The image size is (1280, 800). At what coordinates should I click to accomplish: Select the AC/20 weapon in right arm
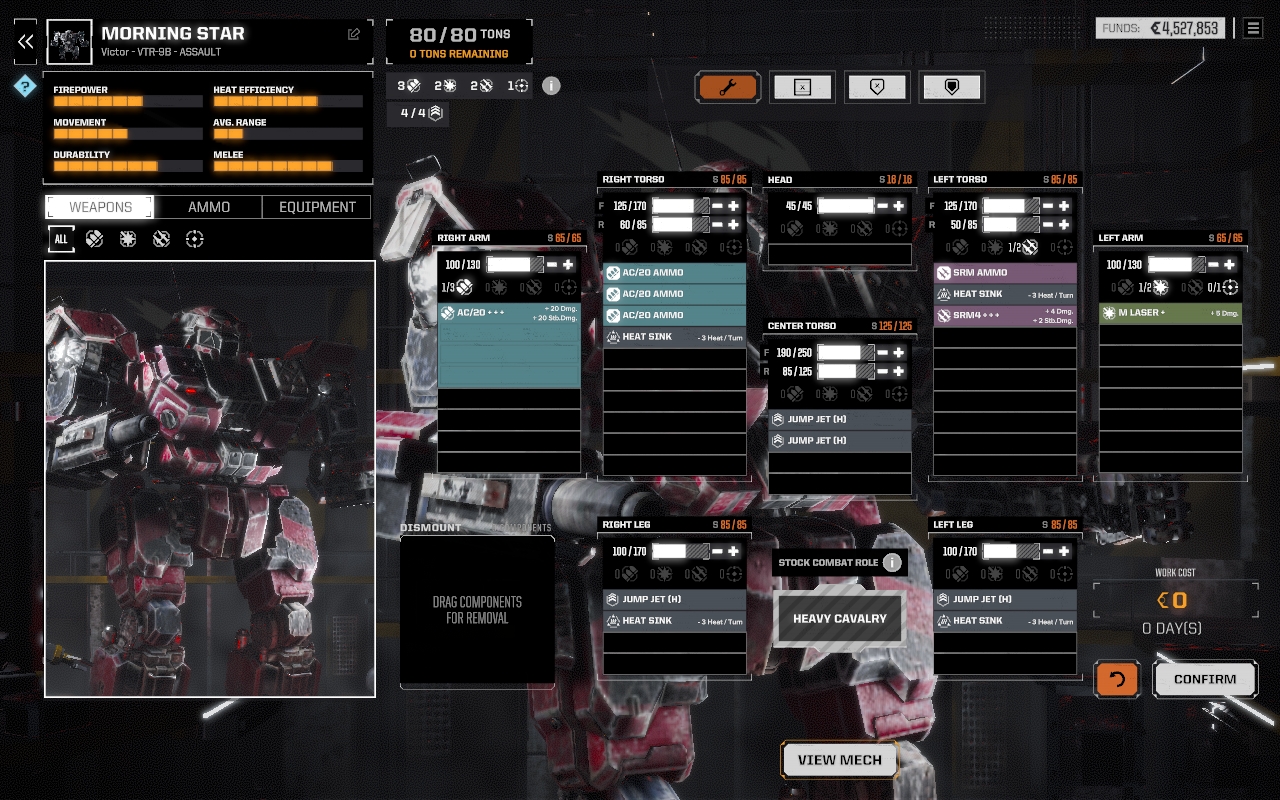click(x=509, y=313)
